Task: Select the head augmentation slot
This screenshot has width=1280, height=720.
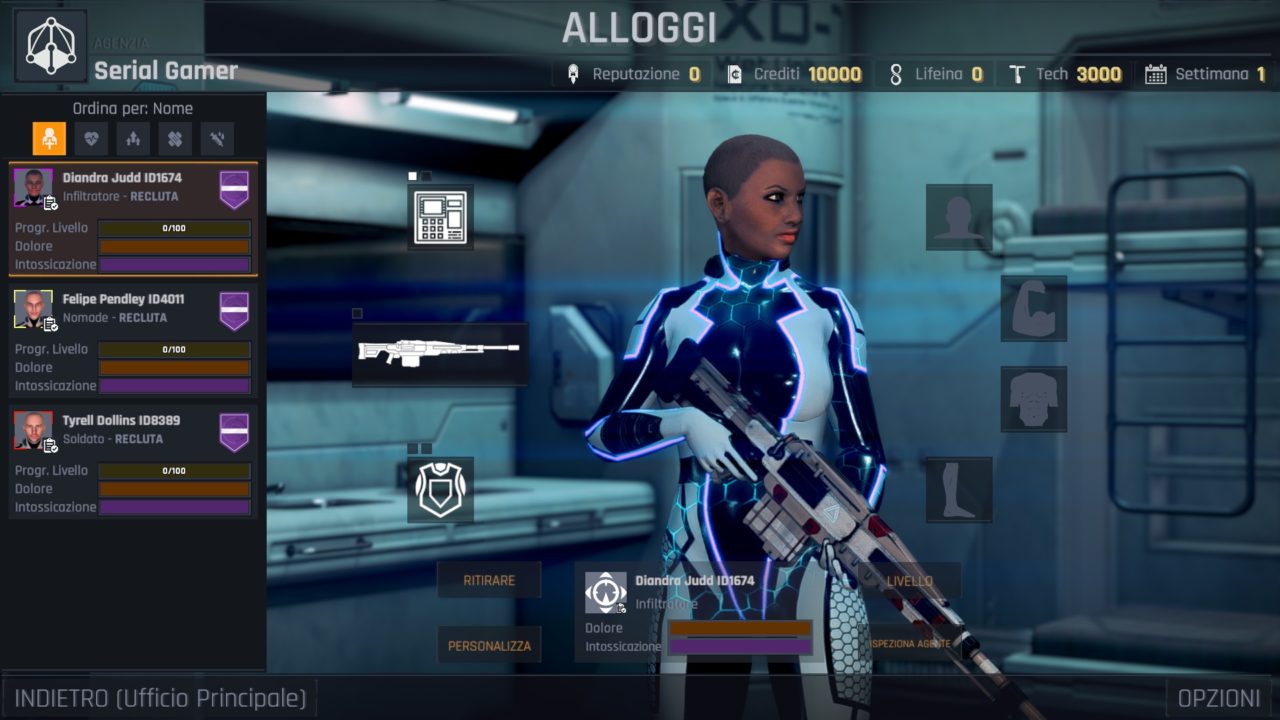Action: [959, 217]
